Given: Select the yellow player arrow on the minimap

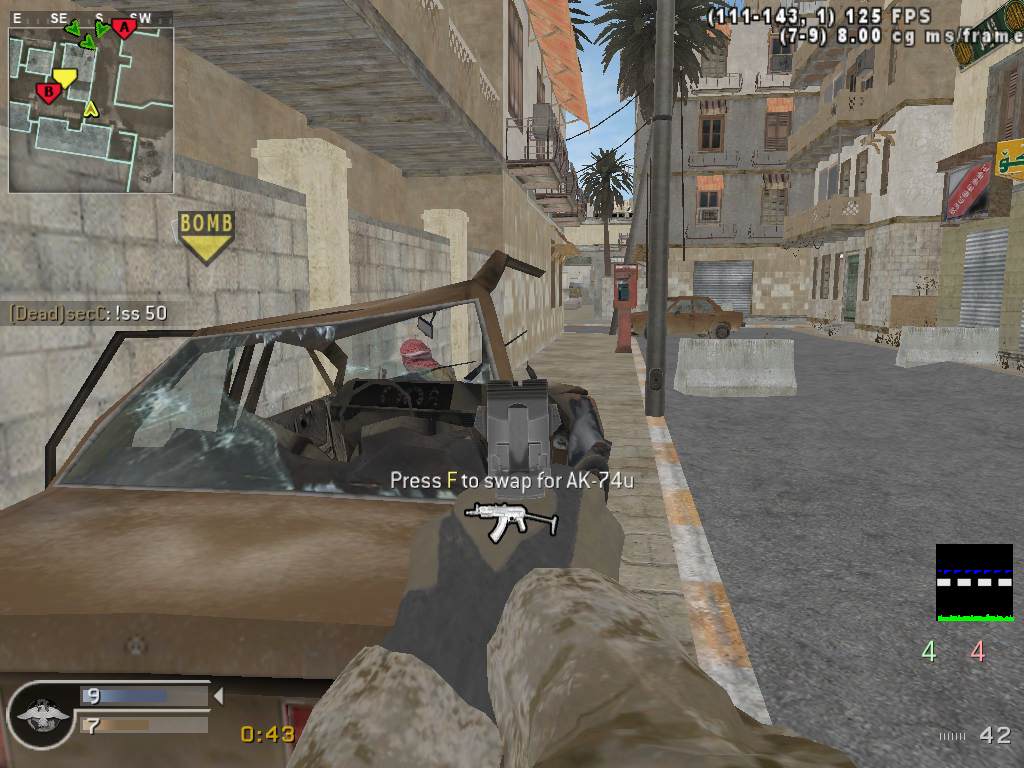Looking at the screenshot, I should click(90, 108).
